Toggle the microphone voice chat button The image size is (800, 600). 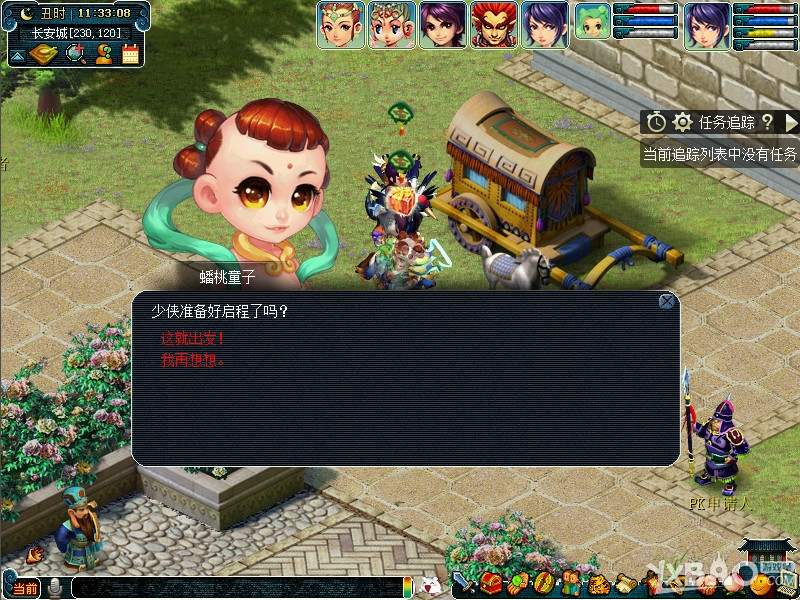[56, 587]
